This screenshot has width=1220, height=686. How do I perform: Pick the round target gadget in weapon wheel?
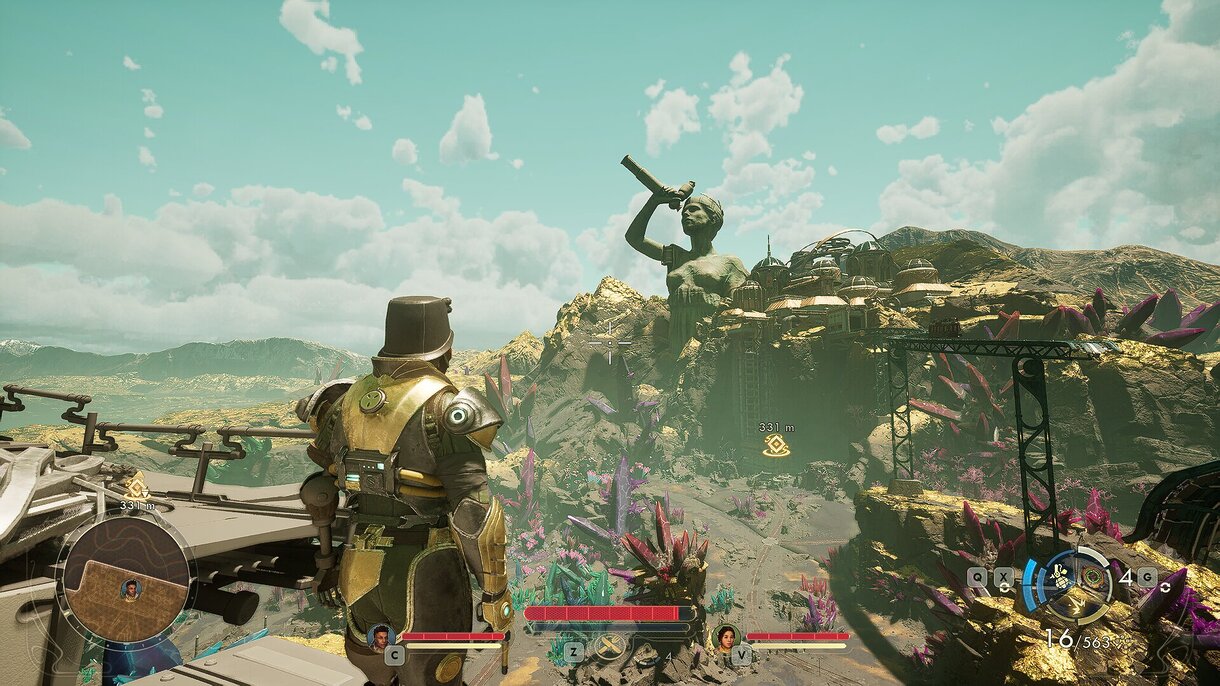tap(1093, 577)
